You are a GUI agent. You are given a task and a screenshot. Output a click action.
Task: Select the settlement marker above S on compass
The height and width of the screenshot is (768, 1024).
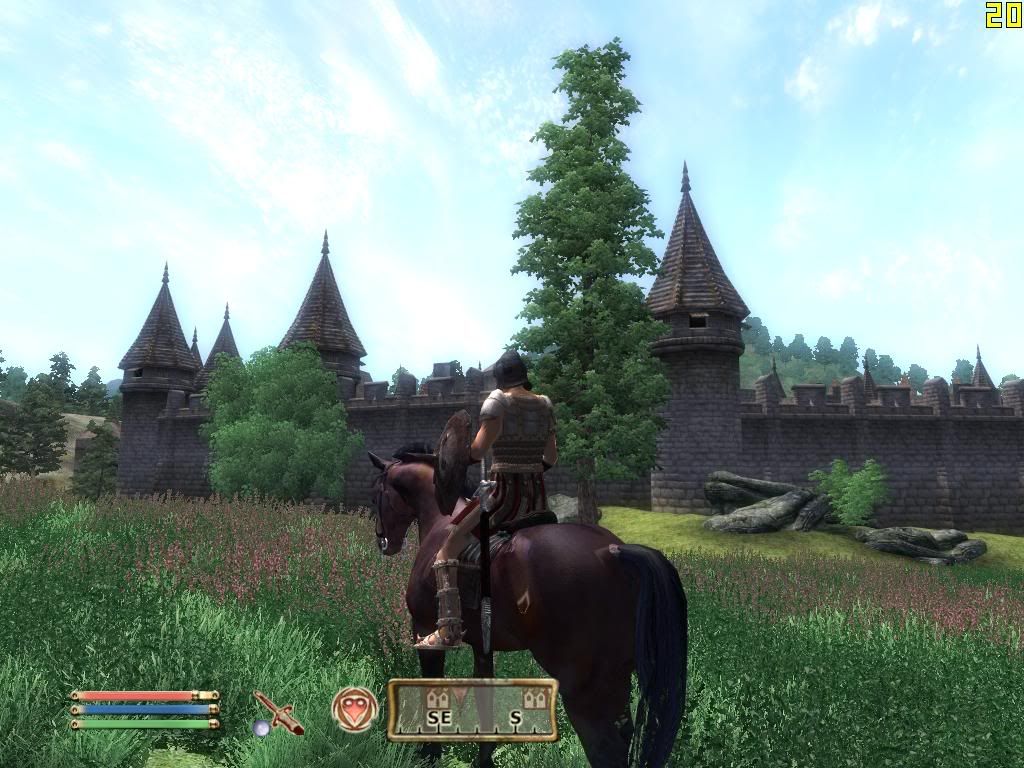(x=535, y=698)
